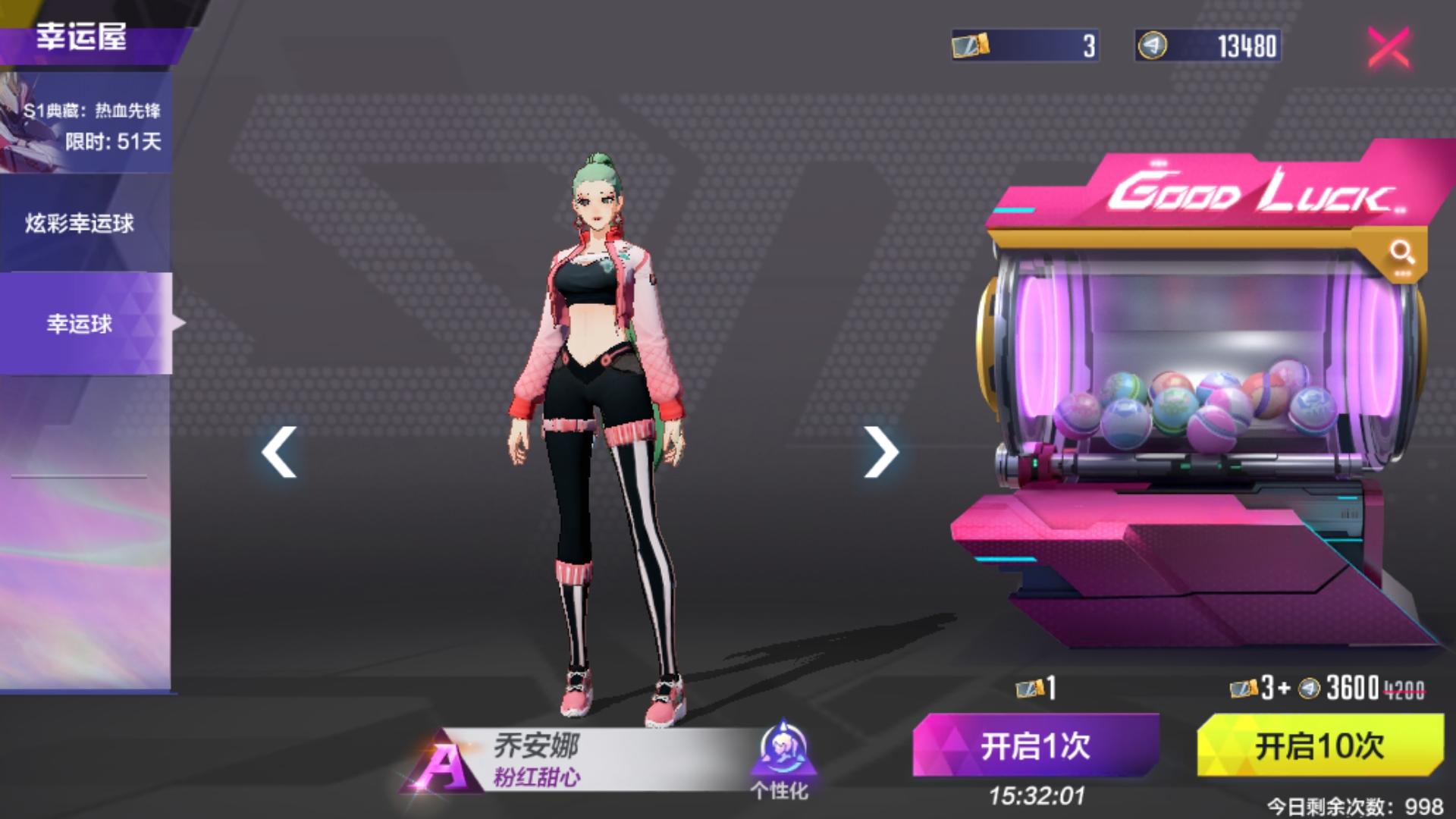The width and height of the screenshot is (1456, 819).
Task: Click the coin currency icon showing 13480
Action: point(1153,45)
